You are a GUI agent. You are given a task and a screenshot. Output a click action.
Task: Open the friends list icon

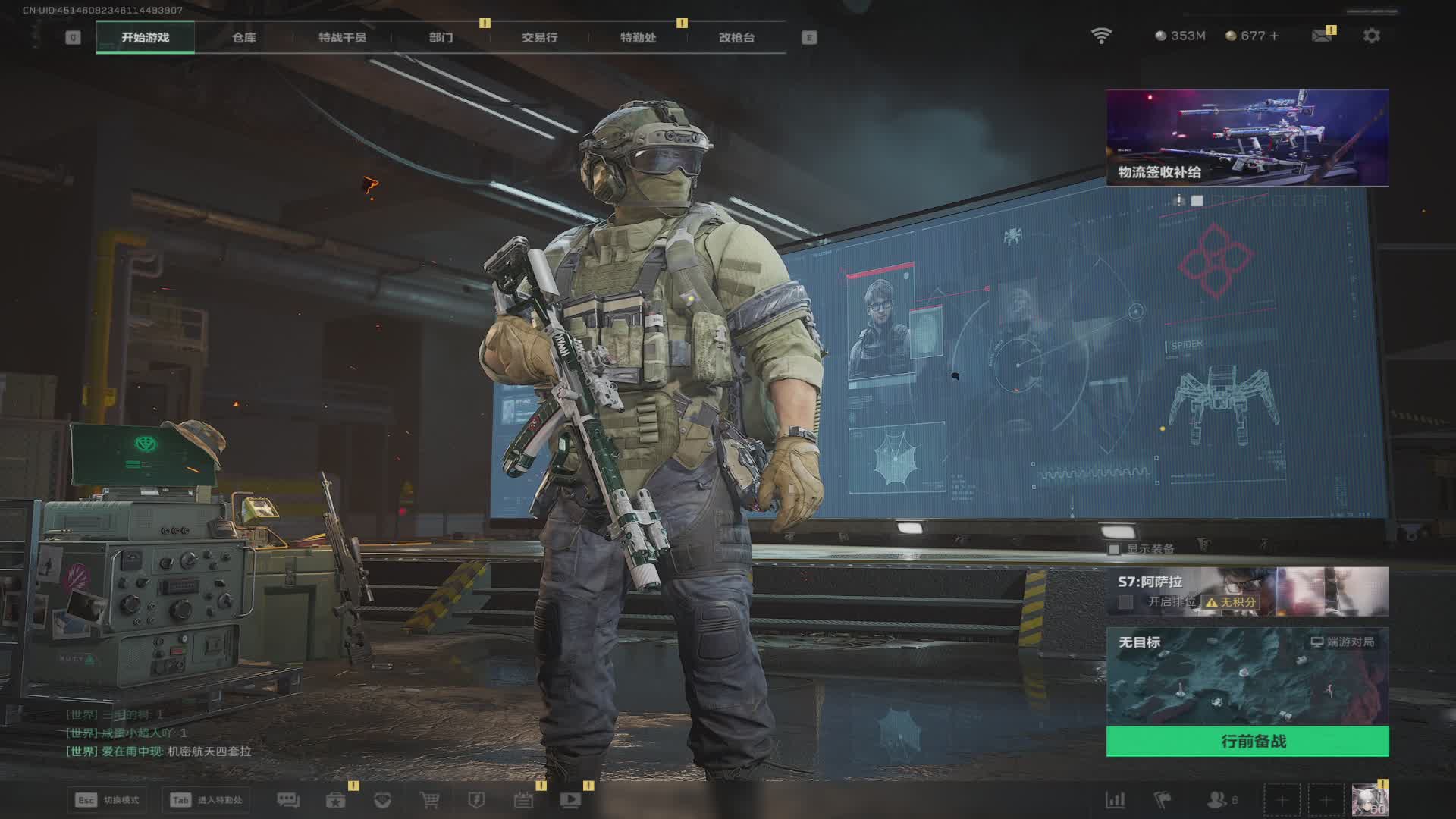pos(1217,800)
